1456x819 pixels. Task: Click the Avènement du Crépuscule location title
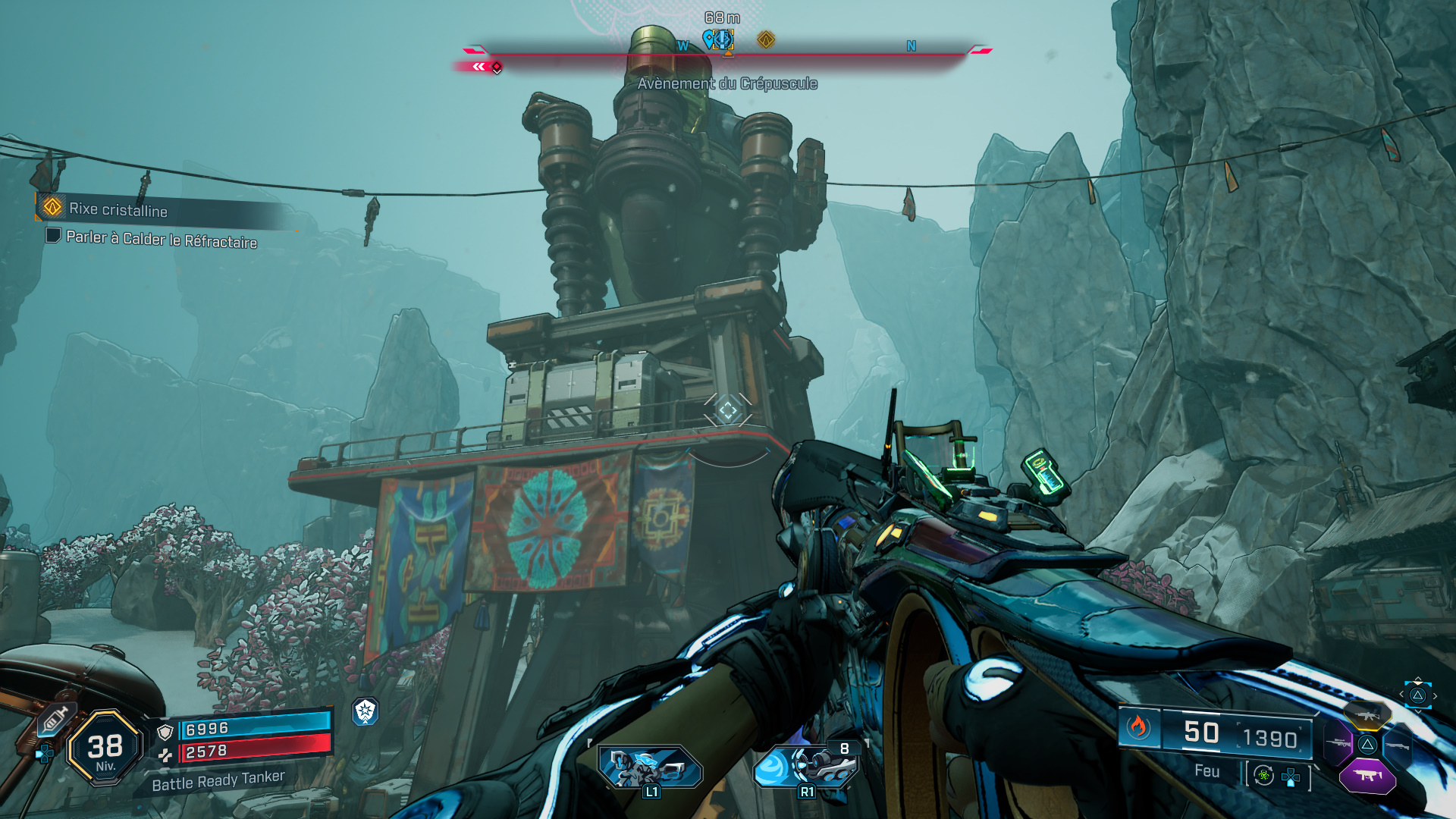click(727, 84)
